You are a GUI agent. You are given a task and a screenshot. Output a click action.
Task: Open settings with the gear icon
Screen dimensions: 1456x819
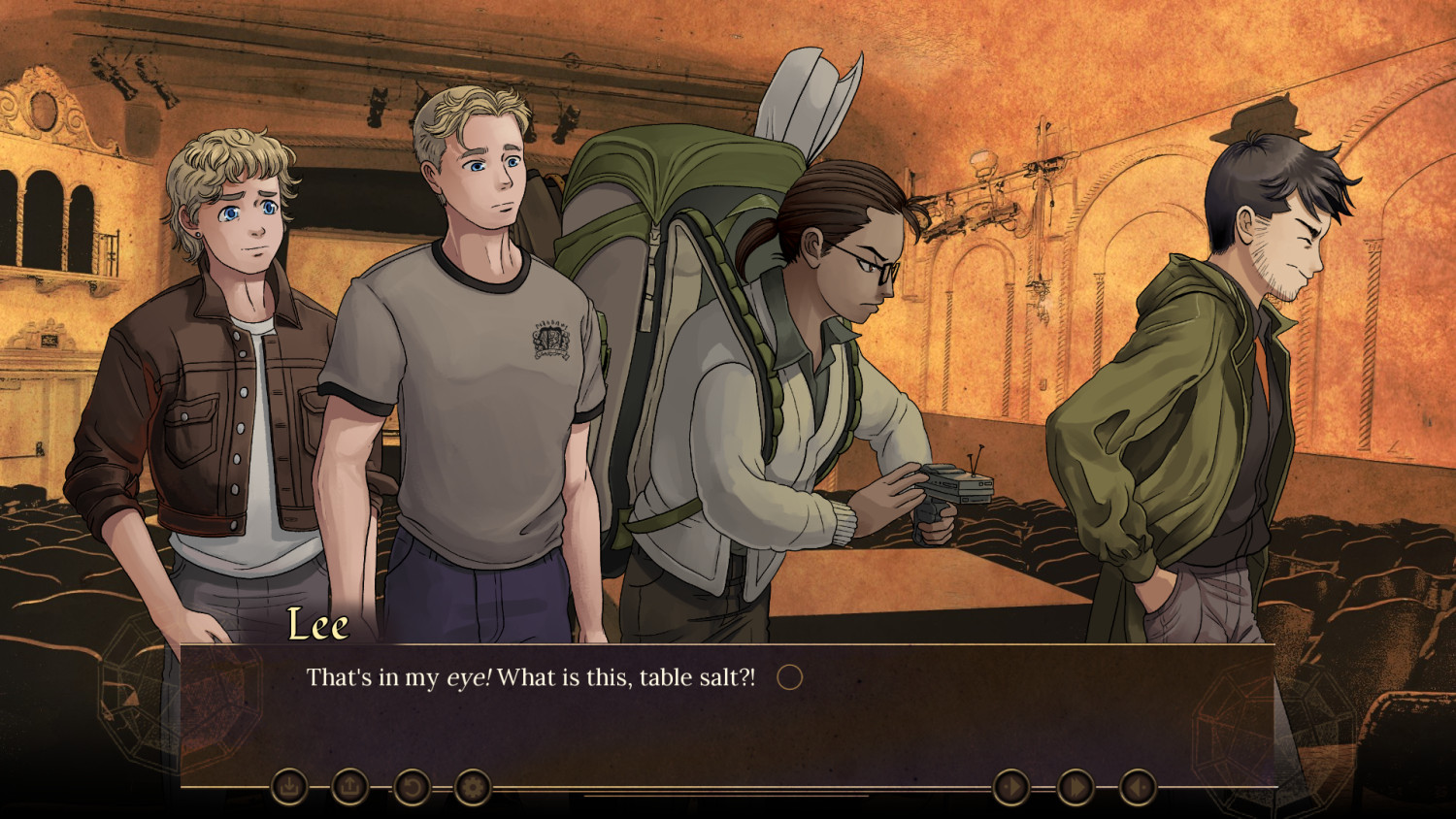pyautogui.click(x=473, y=787)
